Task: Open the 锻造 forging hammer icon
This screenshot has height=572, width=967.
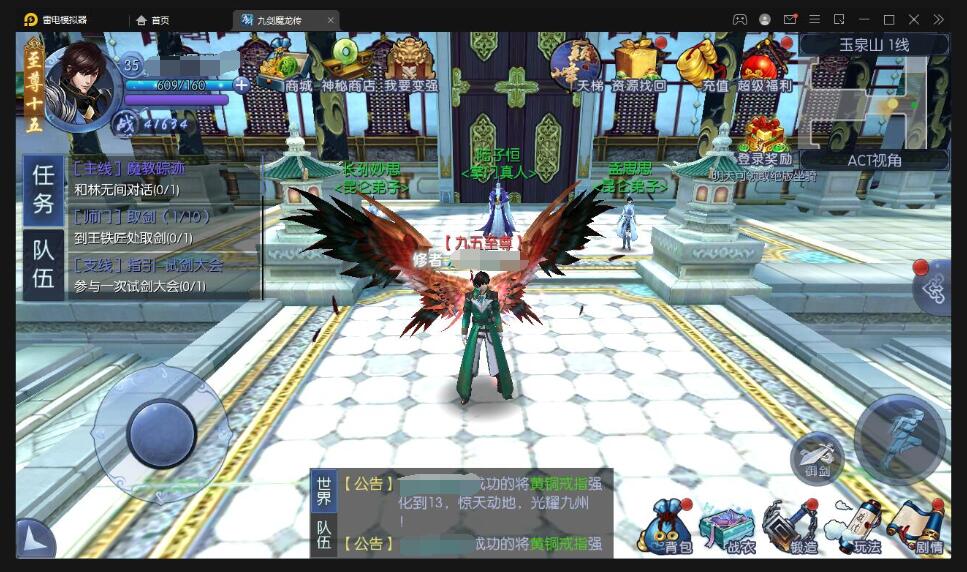Action: 795,527
